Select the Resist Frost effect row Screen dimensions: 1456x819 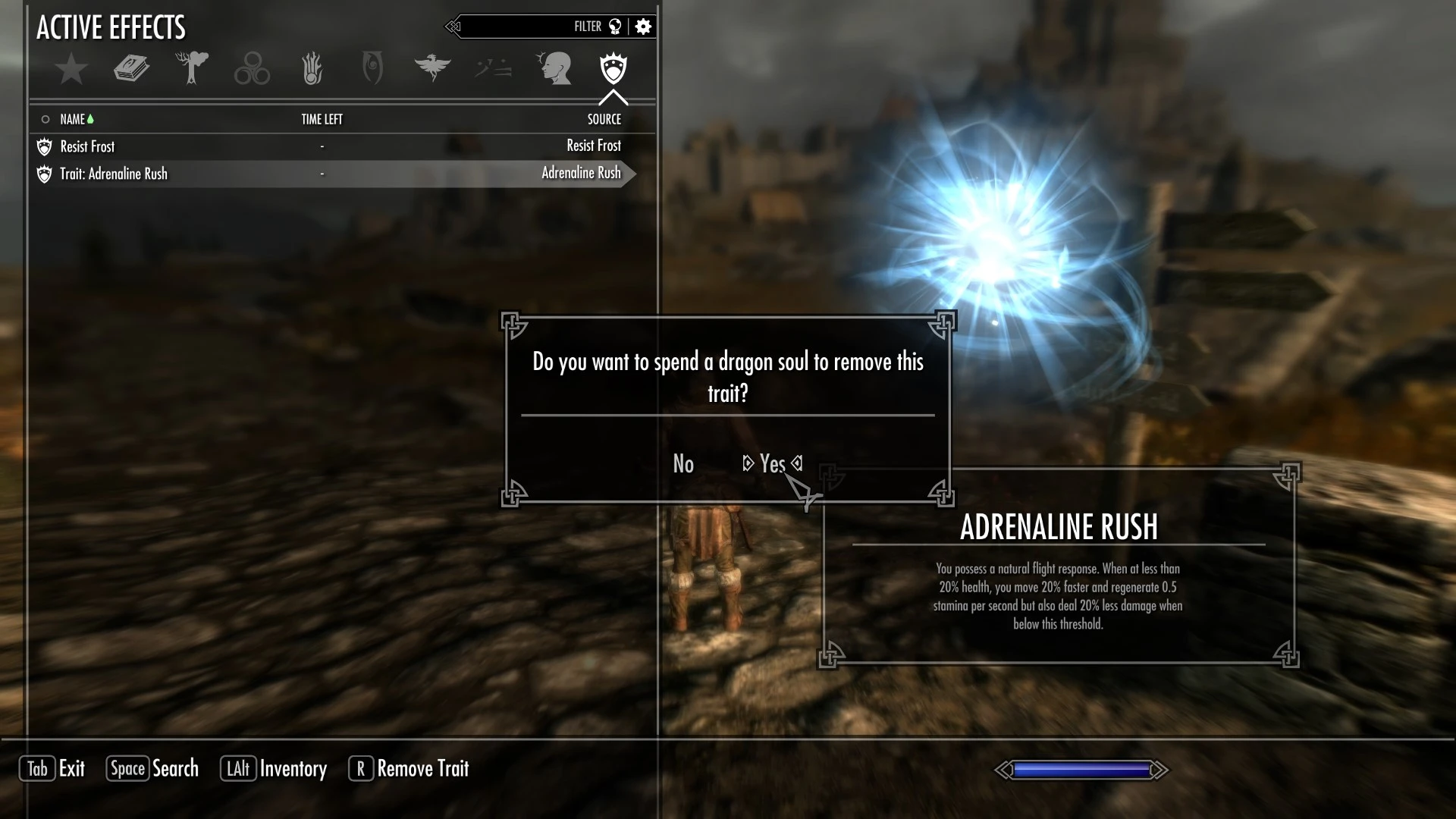pyautogui.click(x=334, y=146)
